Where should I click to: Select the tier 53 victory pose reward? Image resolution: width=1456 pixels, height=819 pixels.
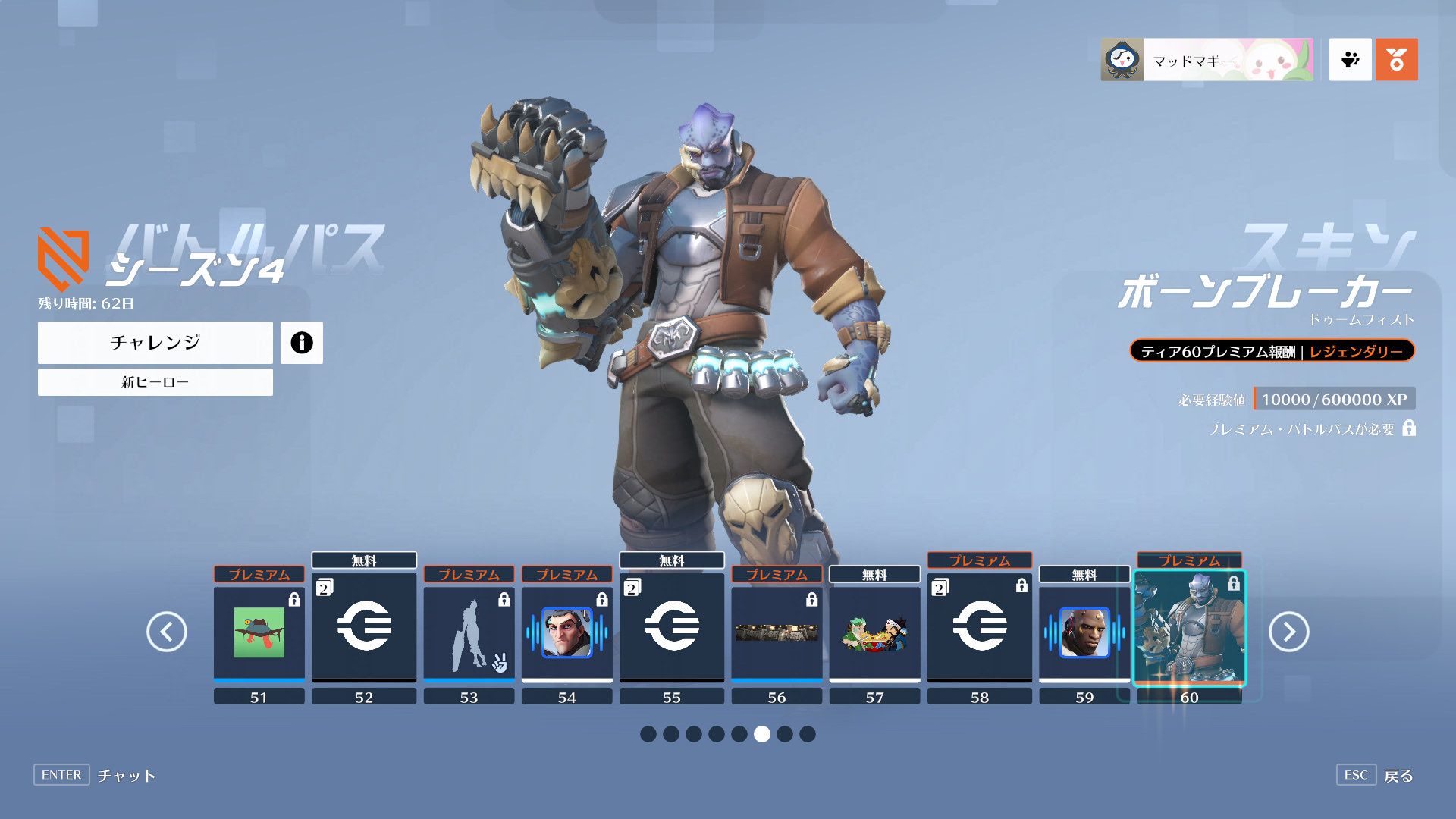[x=469, y=632]
